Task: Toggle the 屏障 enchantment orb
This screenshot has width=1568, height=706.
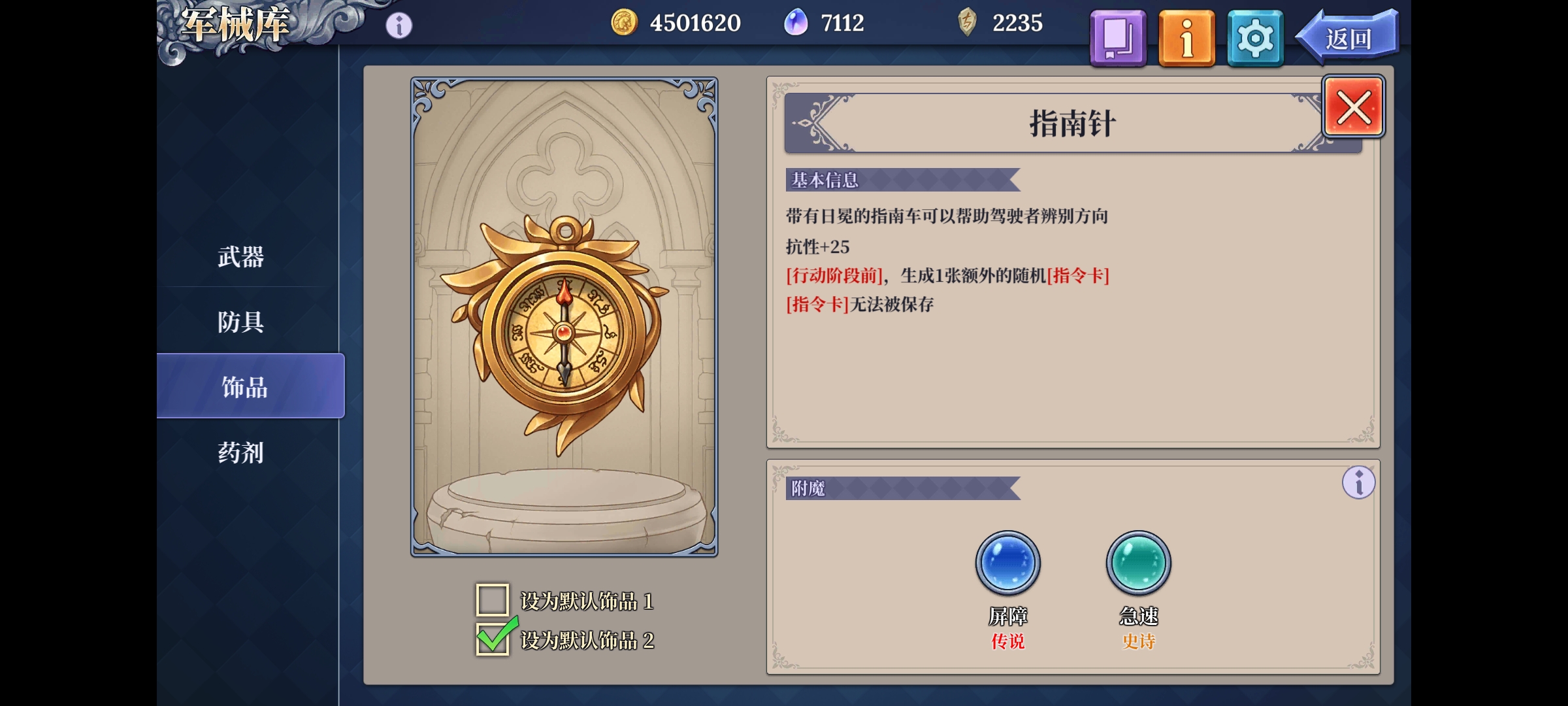Action: pyautogui.click(x=1007, y=562)
